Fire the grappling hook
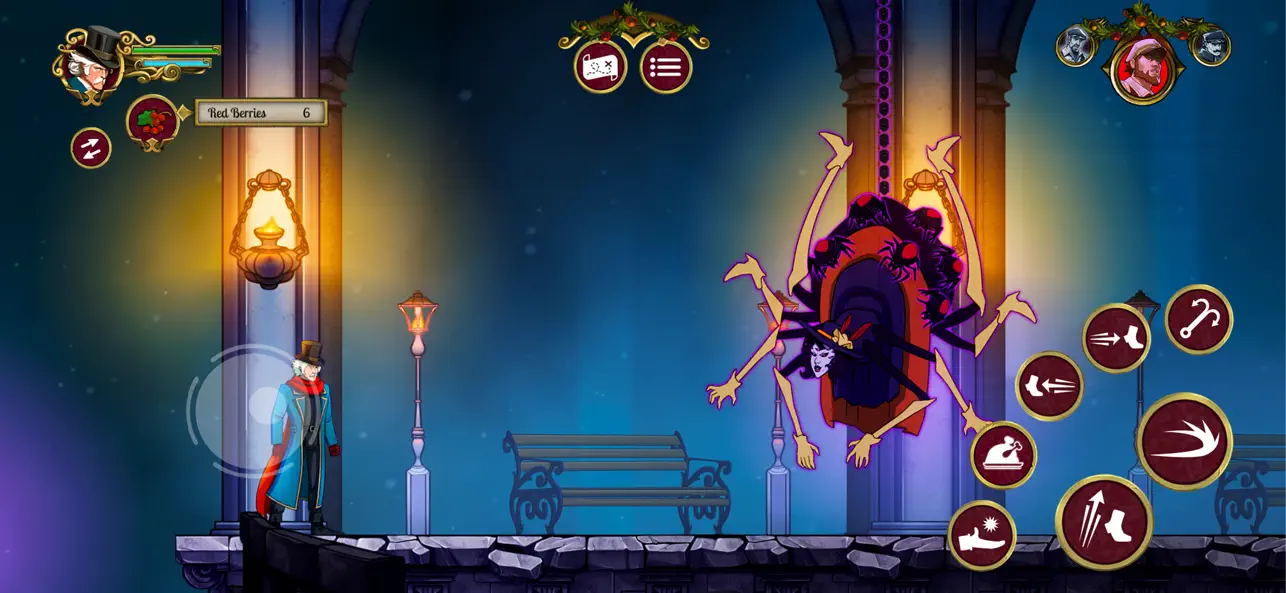The height and width of the screenshot is (593, 1286). point(1198,319)
